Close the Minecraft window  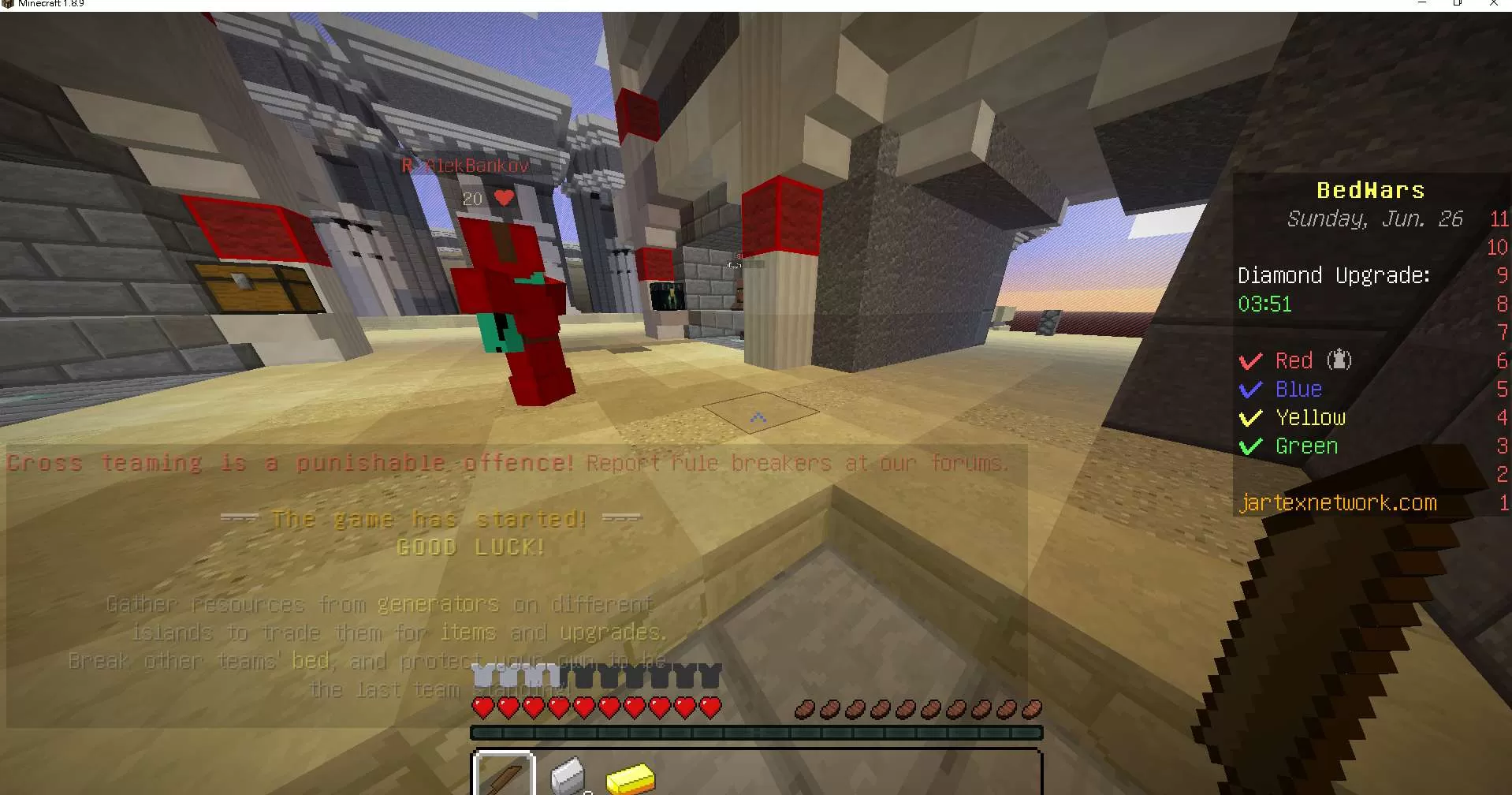point(1493,4)
